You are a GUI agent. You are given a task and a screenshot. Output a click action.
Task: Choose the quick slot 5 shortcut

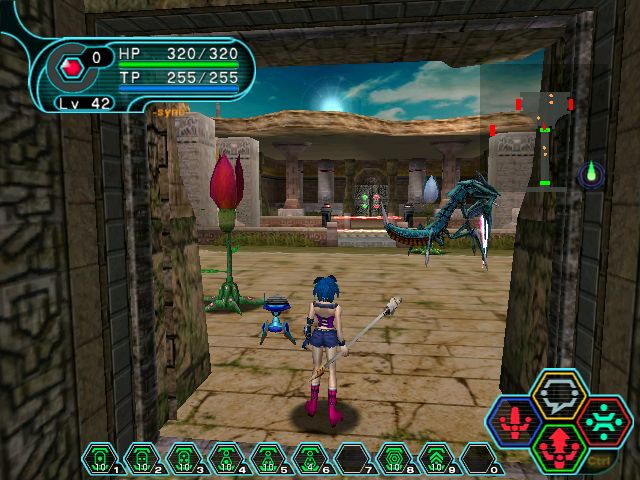(270, 459)
